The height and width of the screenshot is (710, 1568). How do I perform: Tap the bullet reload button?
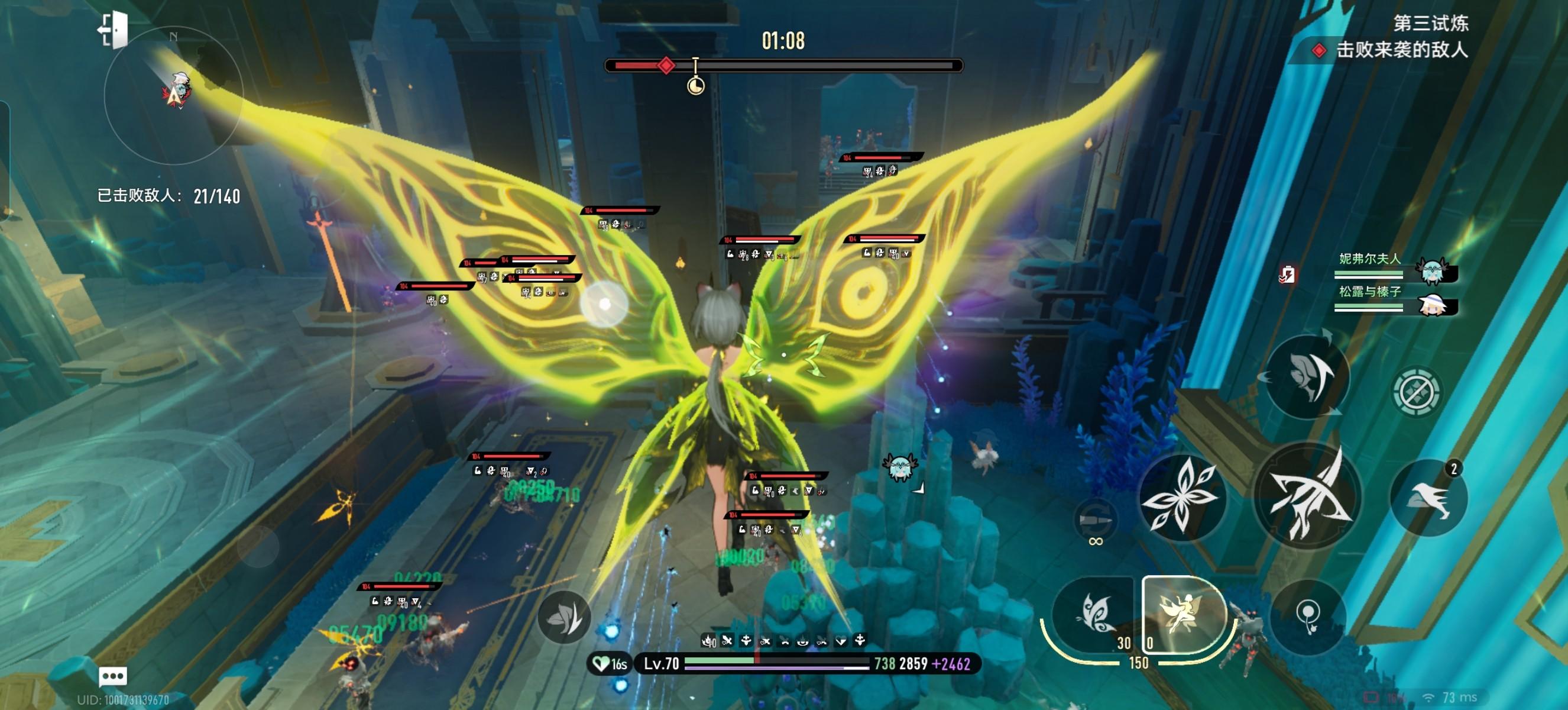(x=1095, y=521)
